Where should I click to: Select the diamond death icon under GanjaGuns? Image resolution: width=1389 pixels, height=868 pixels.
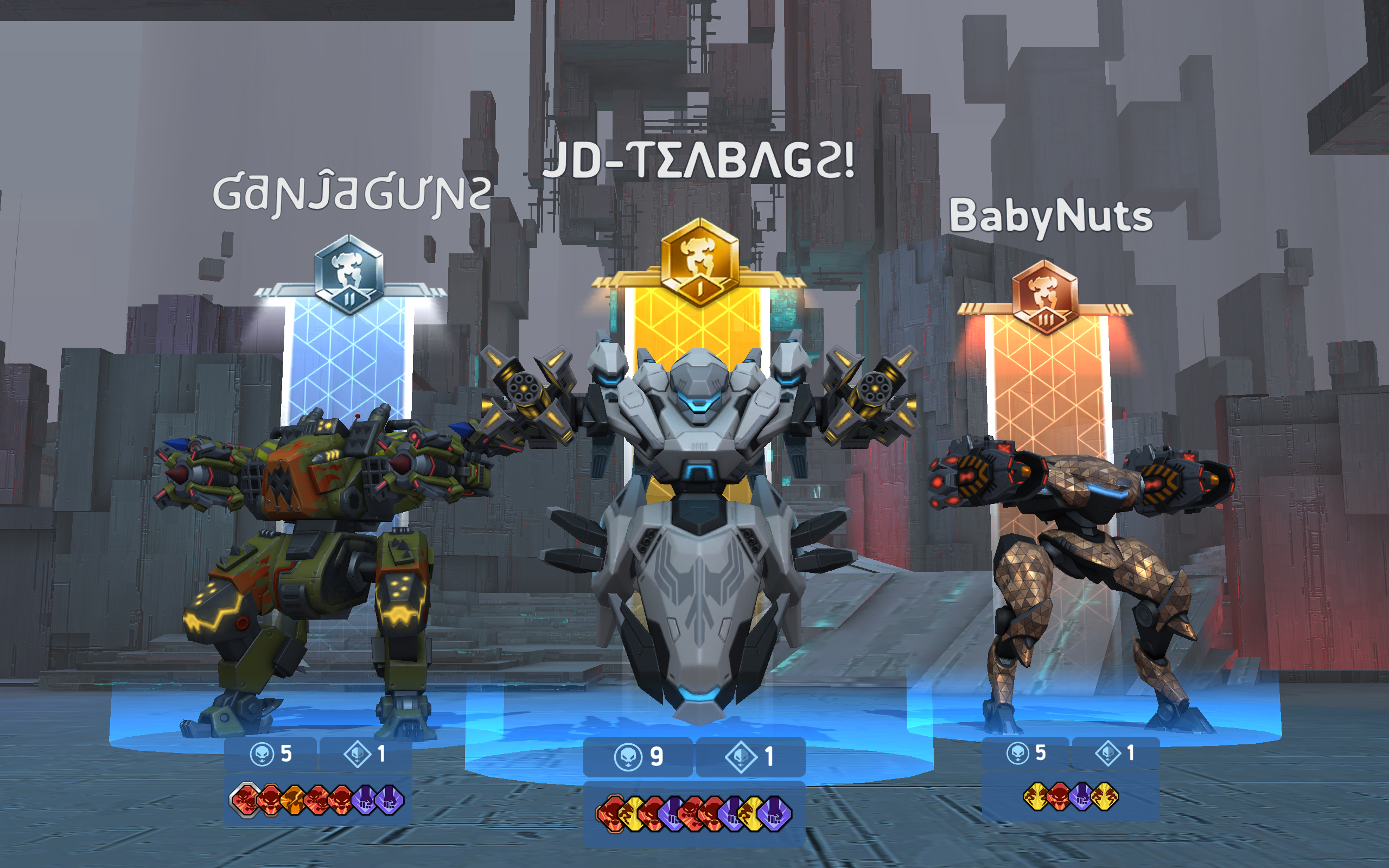pos(357,755)
